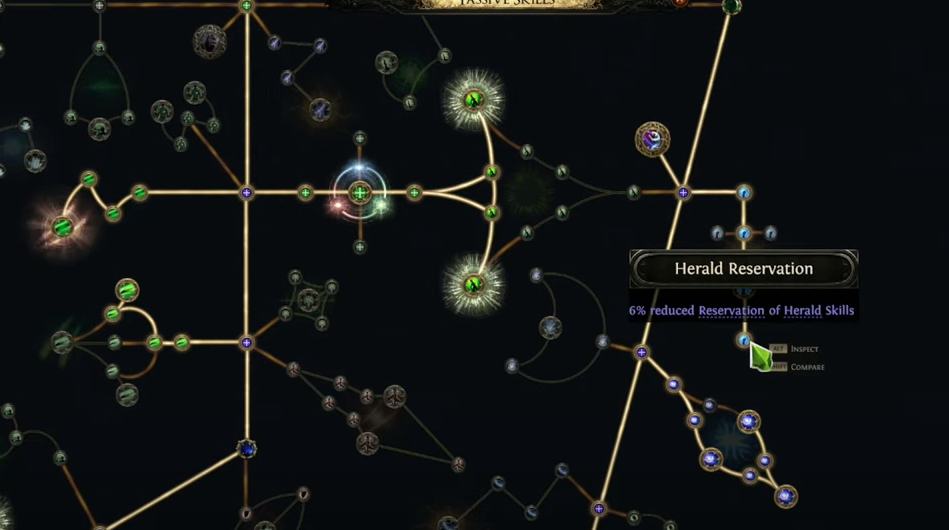Viewport: 949px width, 530px height.
Task: Click the purple orb notable with ornate ring
Action: (x=652, y=139)
